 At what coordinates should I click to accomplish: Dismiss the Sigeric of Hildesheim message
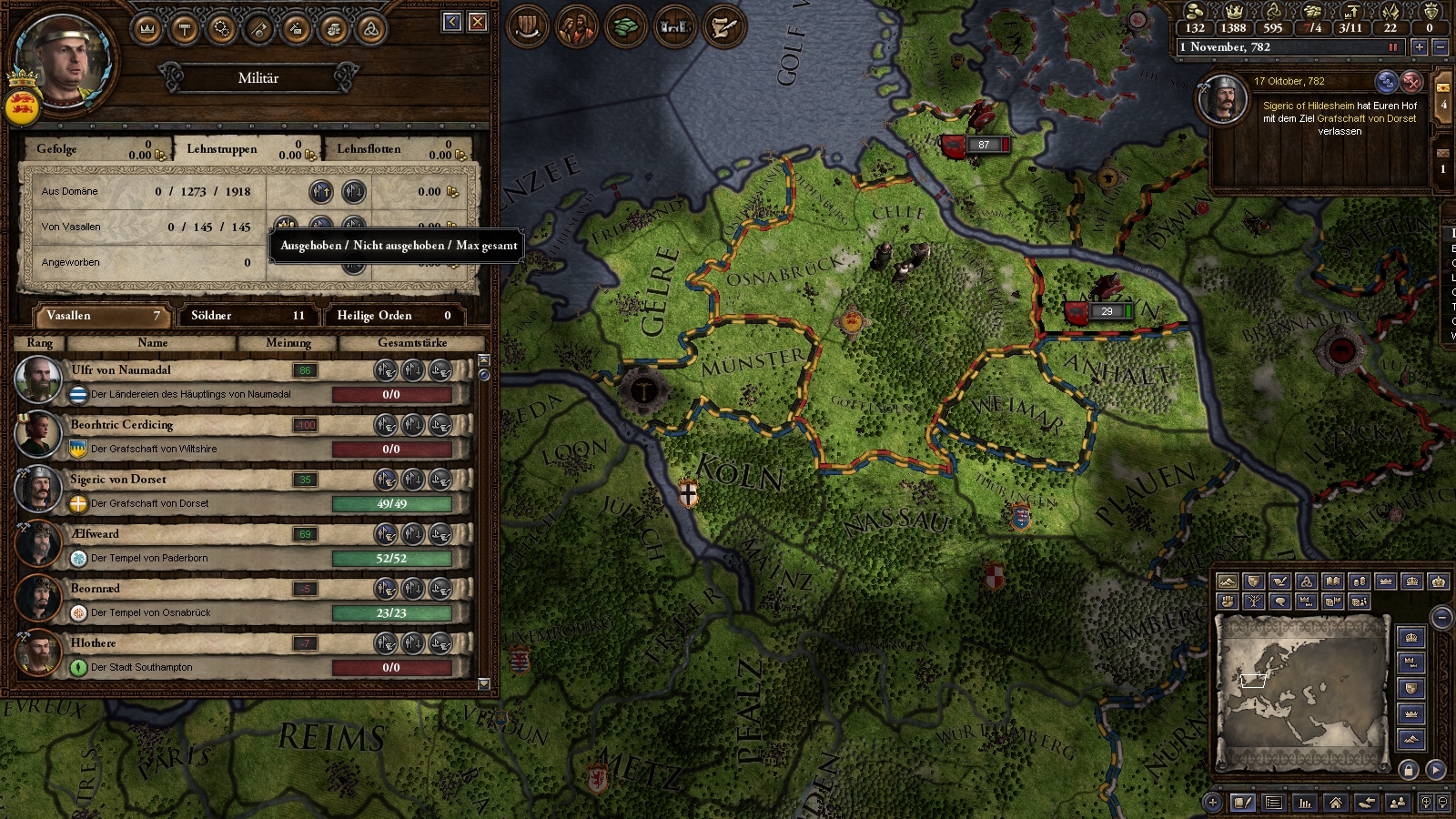[x=1411, y=82]
